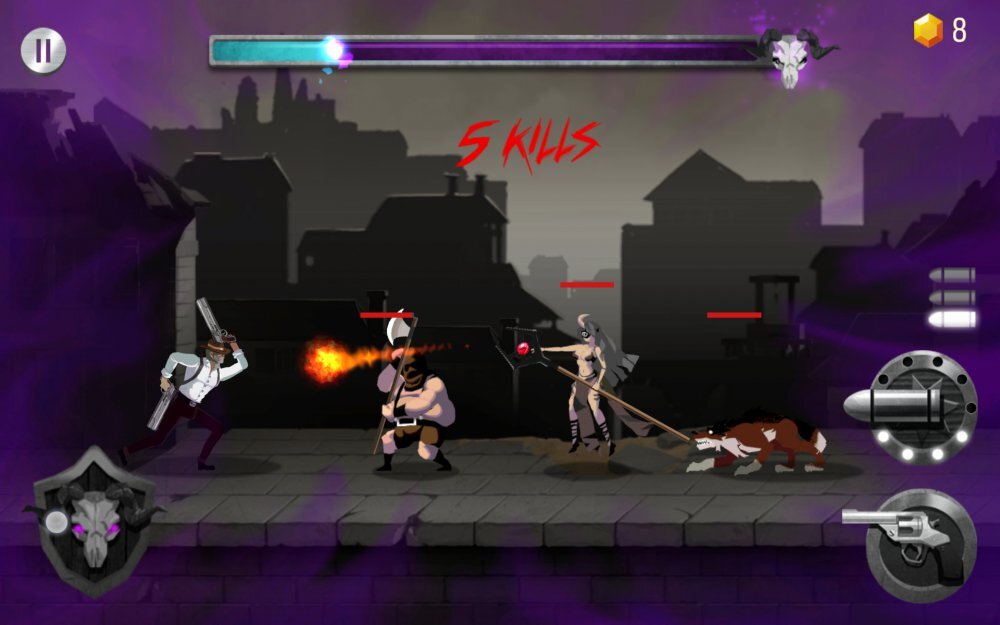Pause the game
This screenshot has height=625, width=1000.
click(43, 51)
